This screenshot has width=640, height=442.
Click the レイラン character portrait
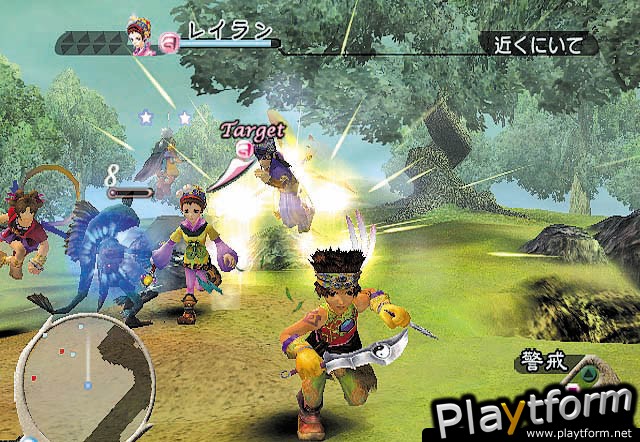[x=138, y=32]
